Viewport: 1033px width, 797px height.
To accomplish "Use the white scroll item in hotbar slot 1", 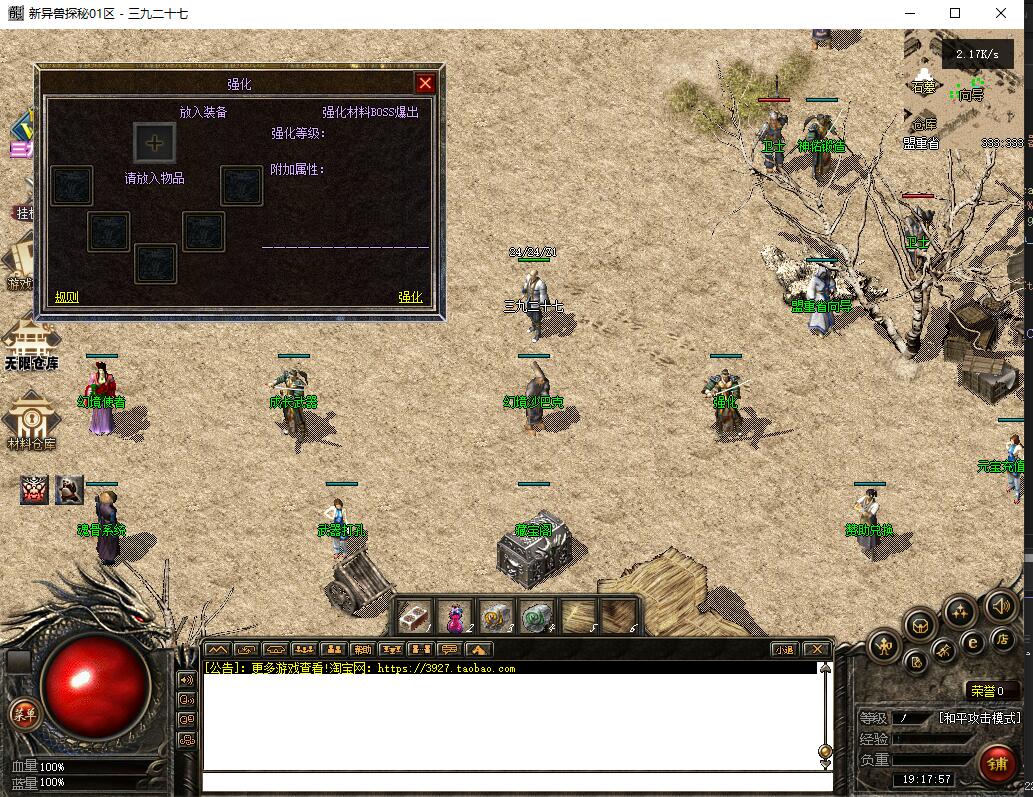I will 415,615.
